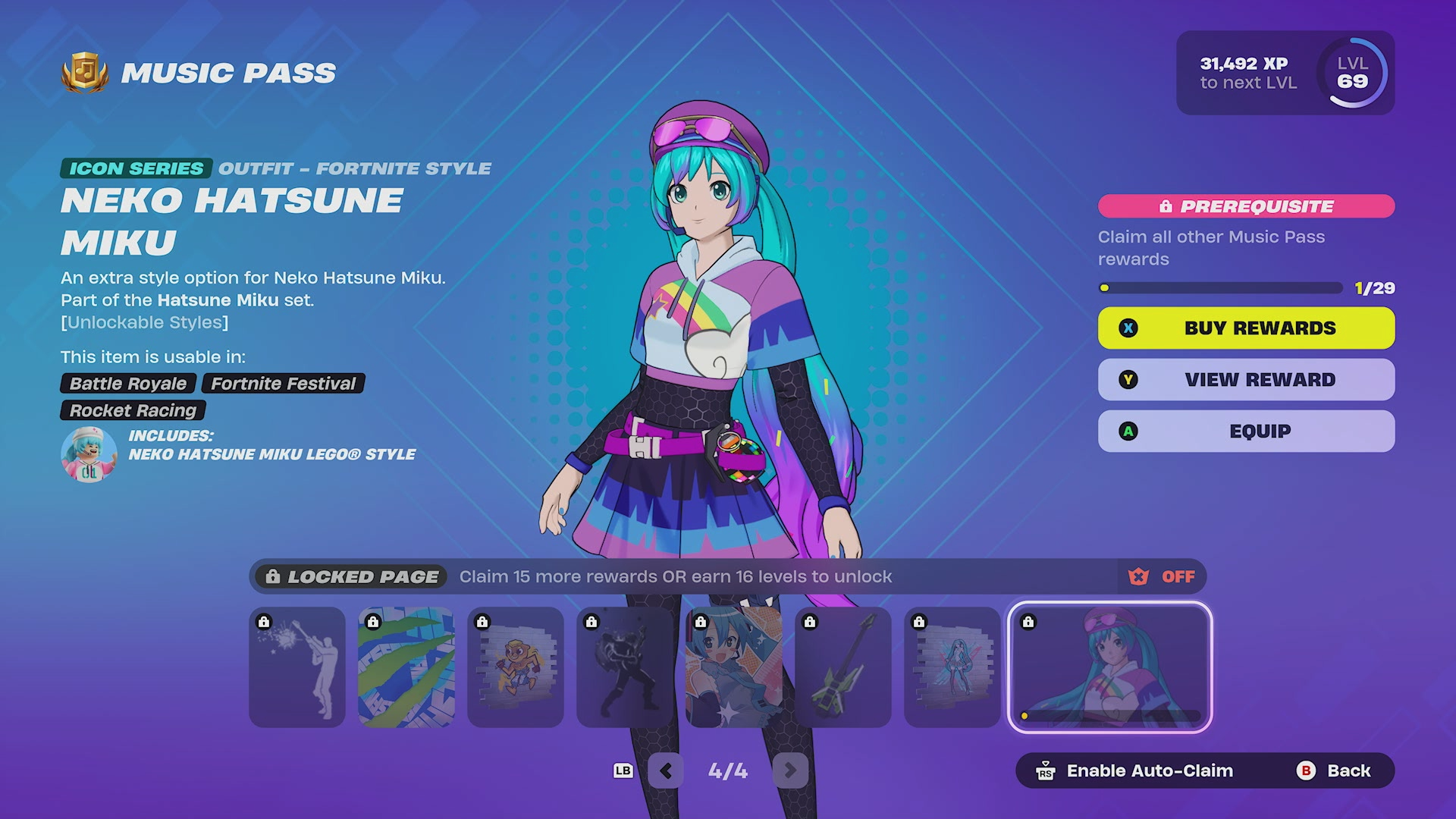This screenshot has width=1456, height=819.
Task: Select the dark silhouette emote reward
Action: coord(625,667)
